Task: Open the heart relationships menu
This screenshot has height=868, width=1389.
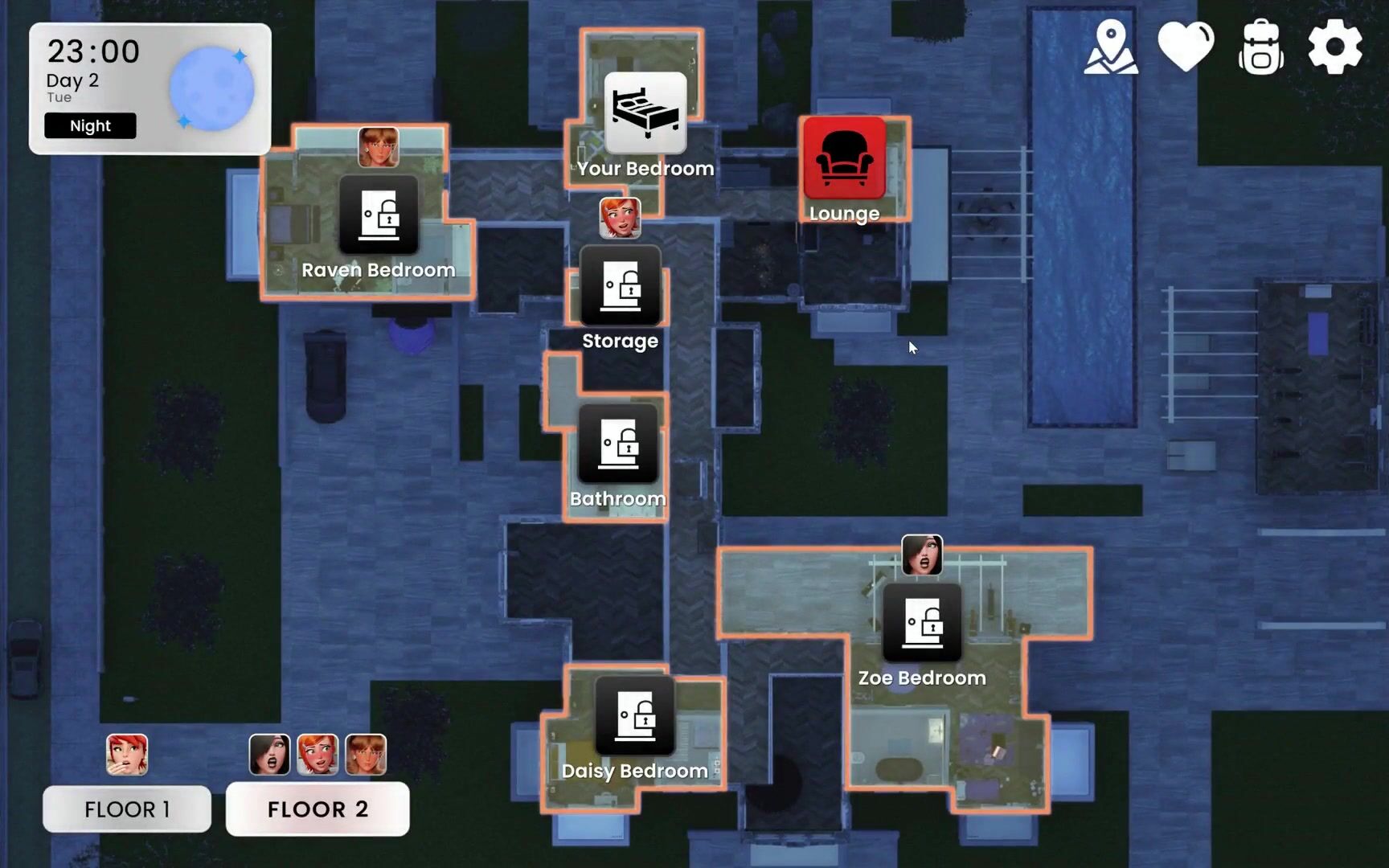Action: tap(1186, 47)
